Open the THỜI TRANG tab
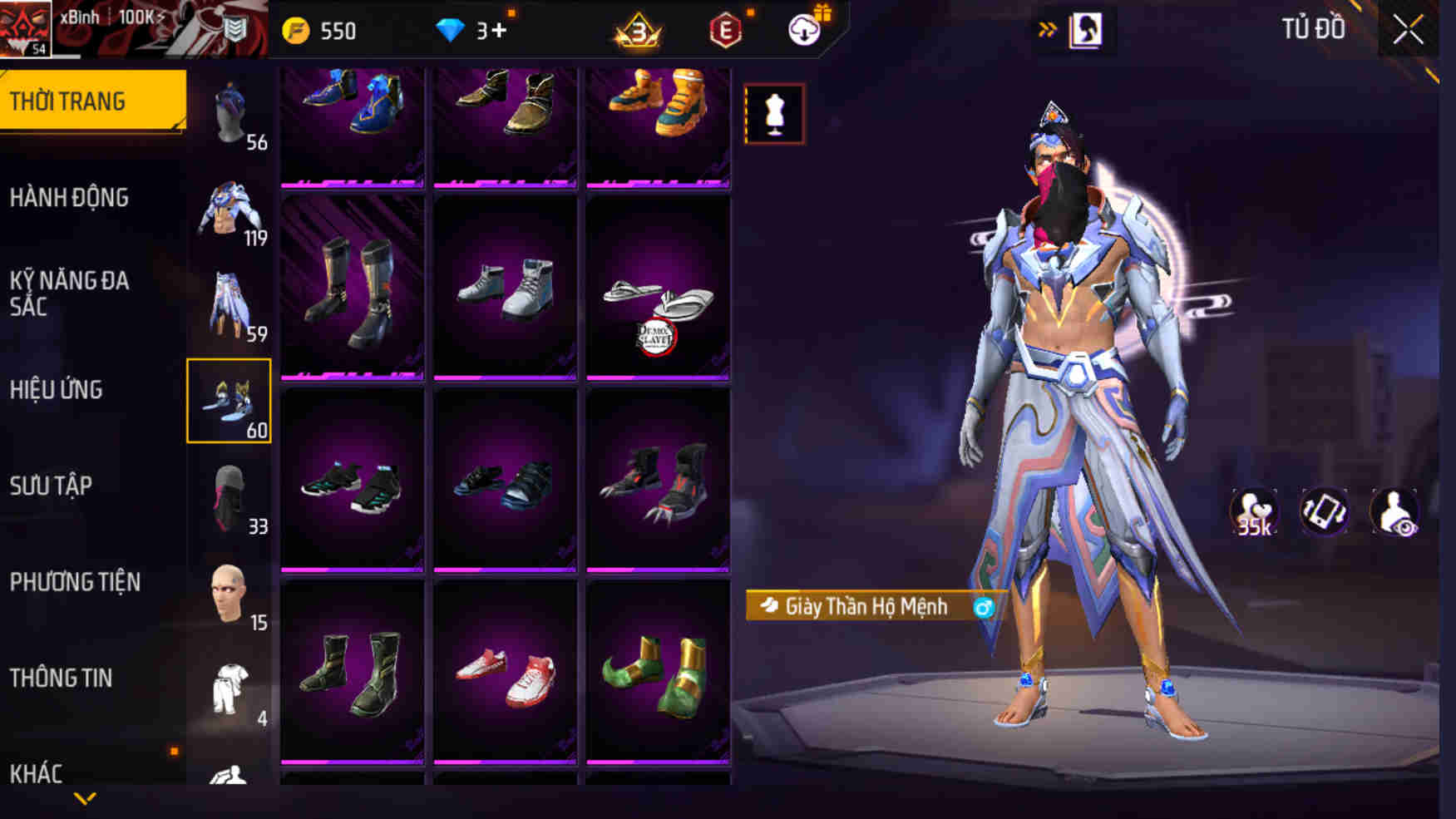1456x819 pixels. (x=92, y=101)
